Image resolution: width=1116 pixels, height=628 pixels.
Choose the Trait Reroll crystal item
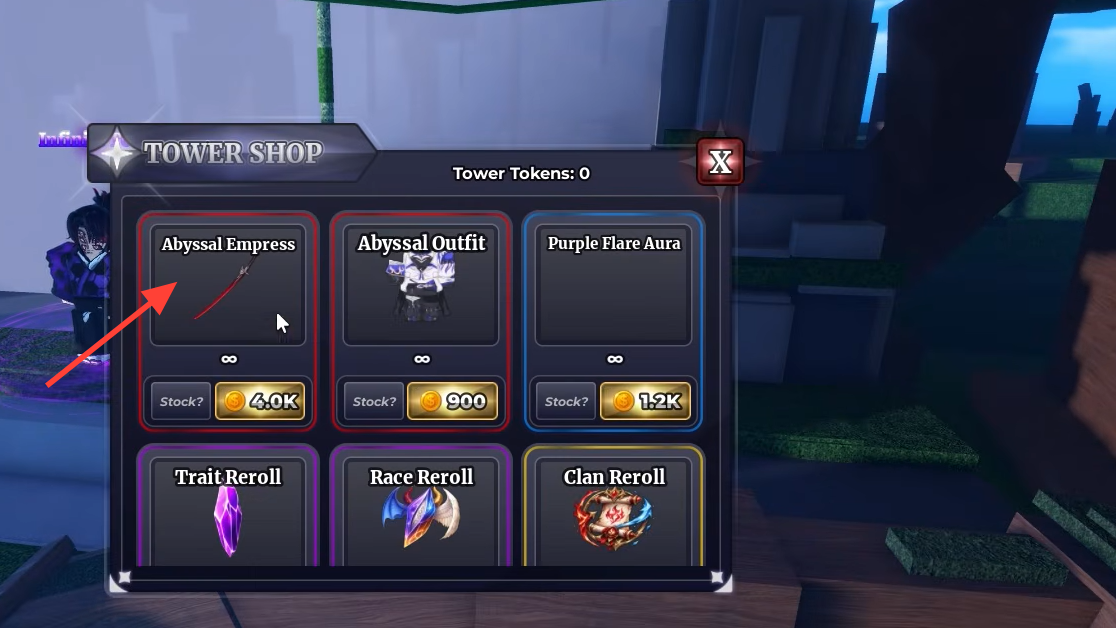228,515
